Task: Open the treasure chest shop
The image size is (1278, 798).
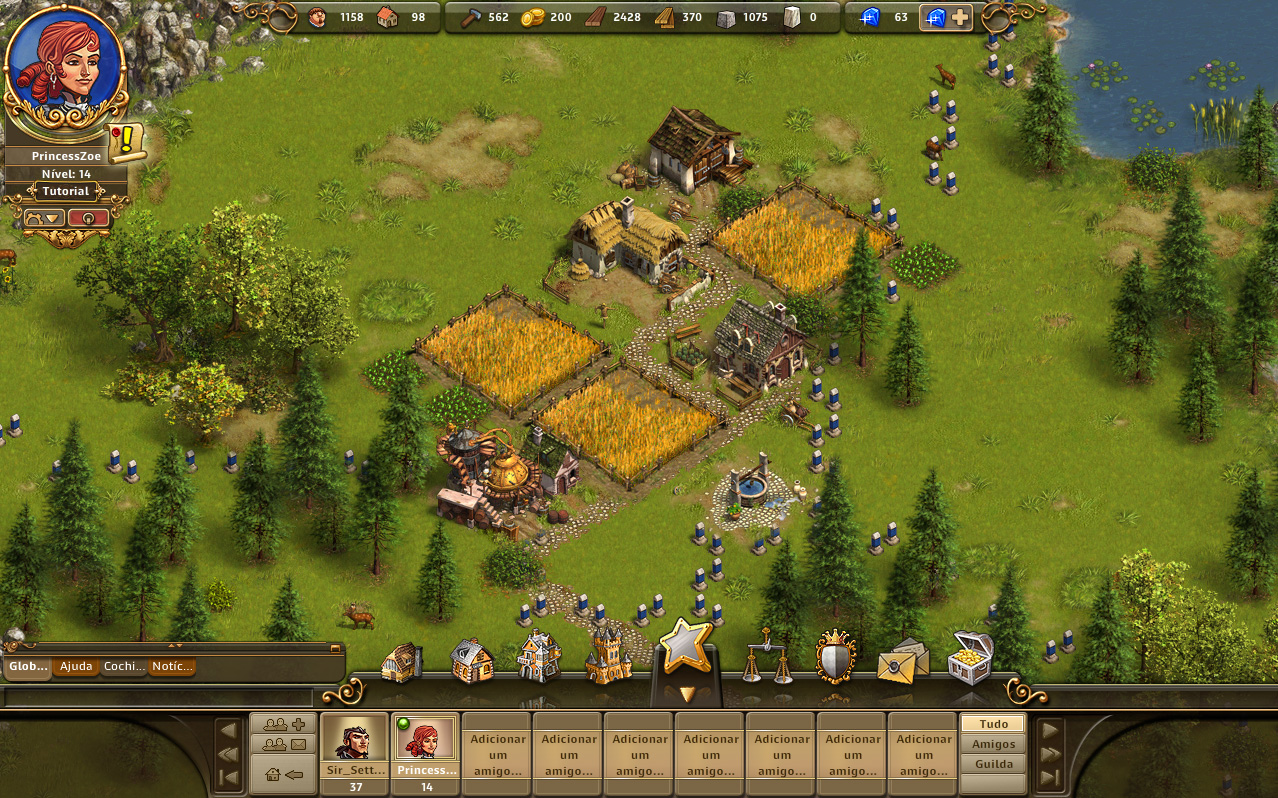Action: pyautogui.click(x=970, y=657)
